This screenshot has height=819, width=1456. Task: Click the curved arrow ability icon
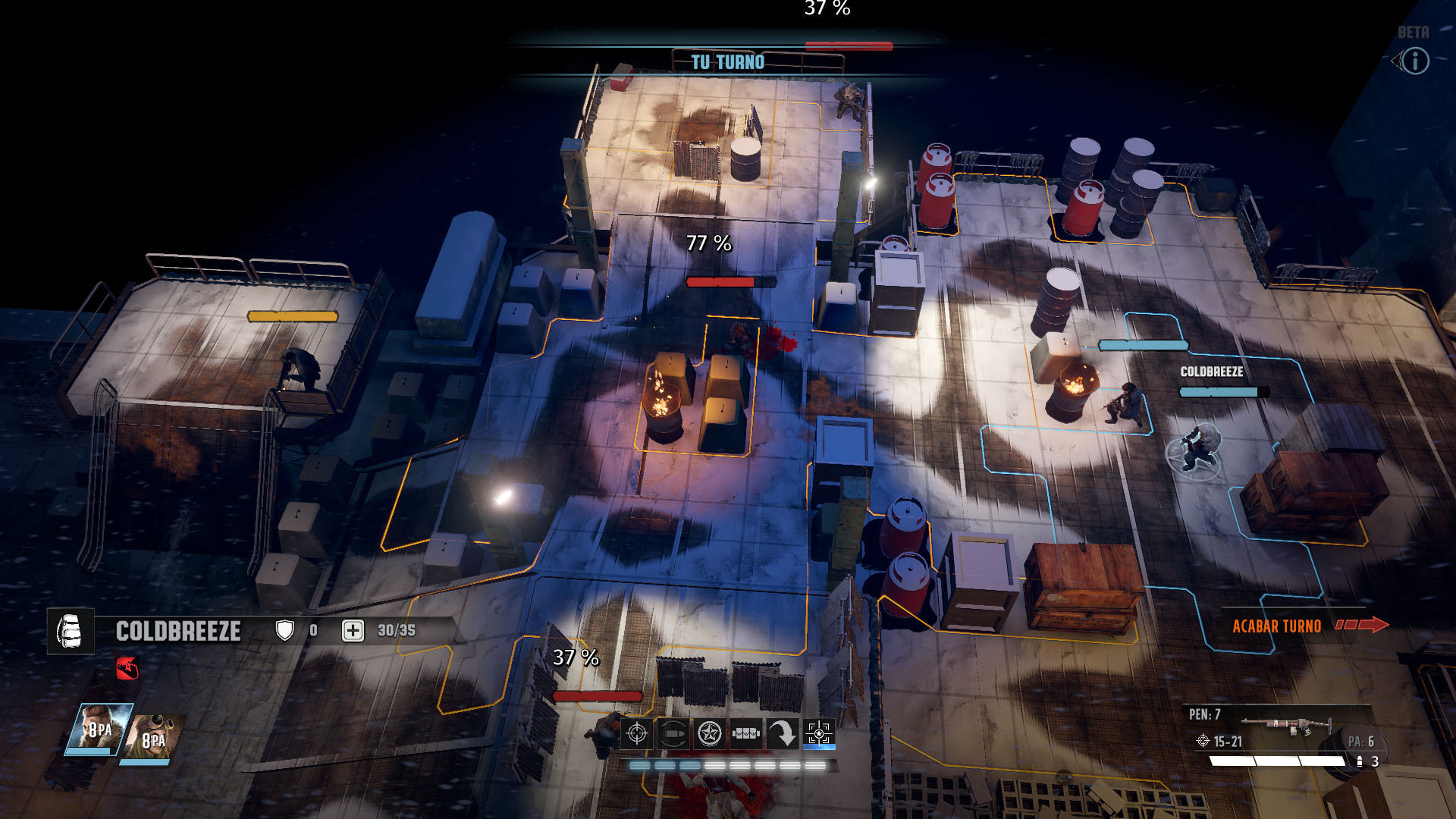coord(782,733)
